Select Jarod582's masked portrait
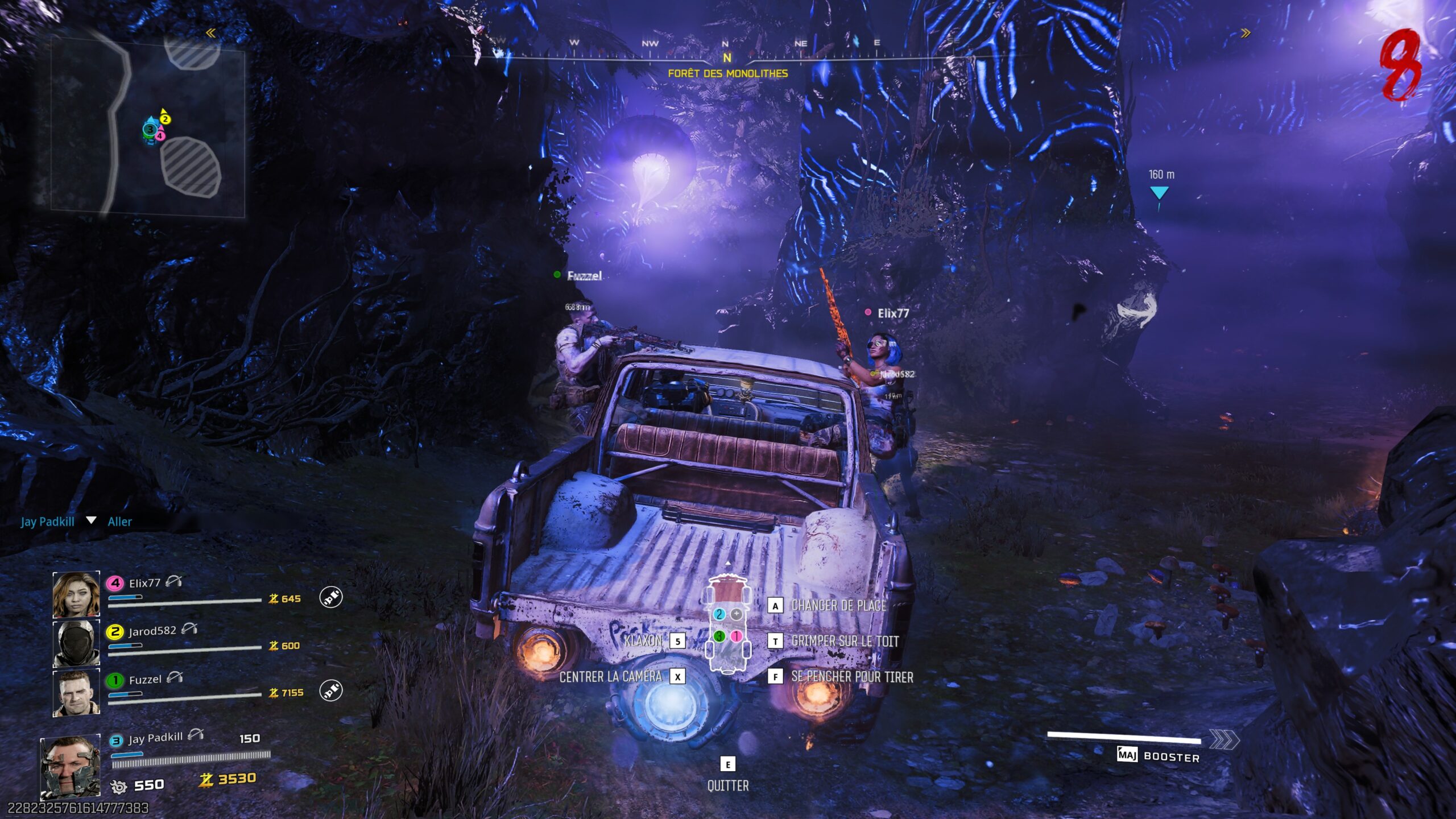Viewport: 1456px width, 819px height. (76, 643)
